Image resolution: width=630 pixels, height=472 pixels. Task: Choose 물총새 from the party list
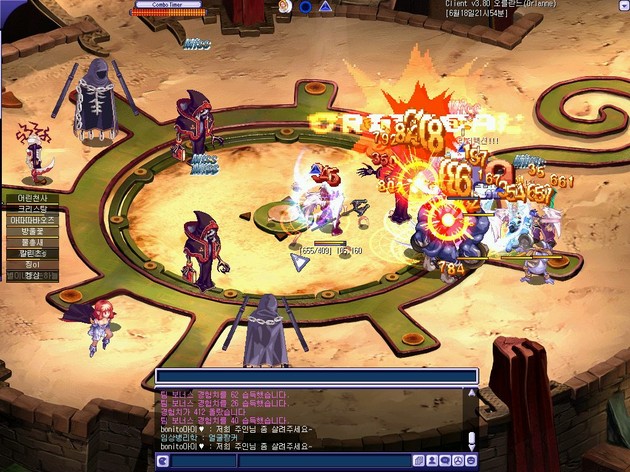point(32,242)
